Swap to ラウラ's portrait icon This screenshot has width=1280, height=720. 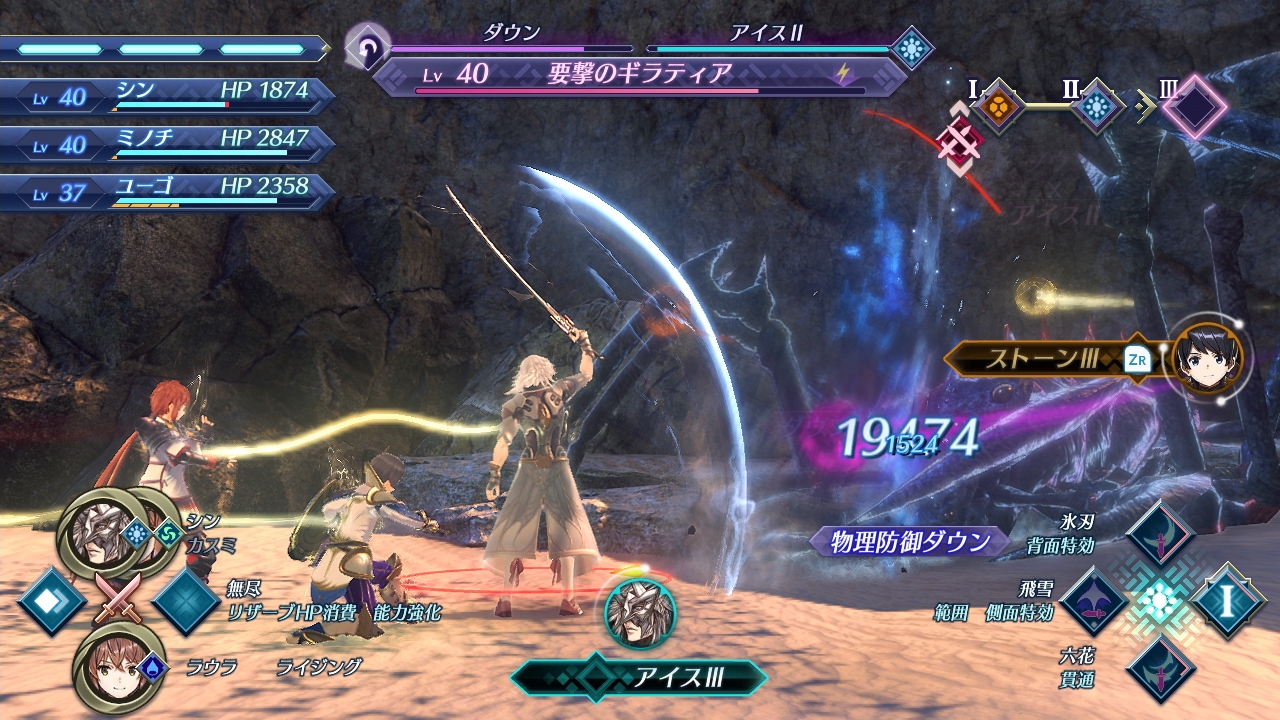coord(111,667)
